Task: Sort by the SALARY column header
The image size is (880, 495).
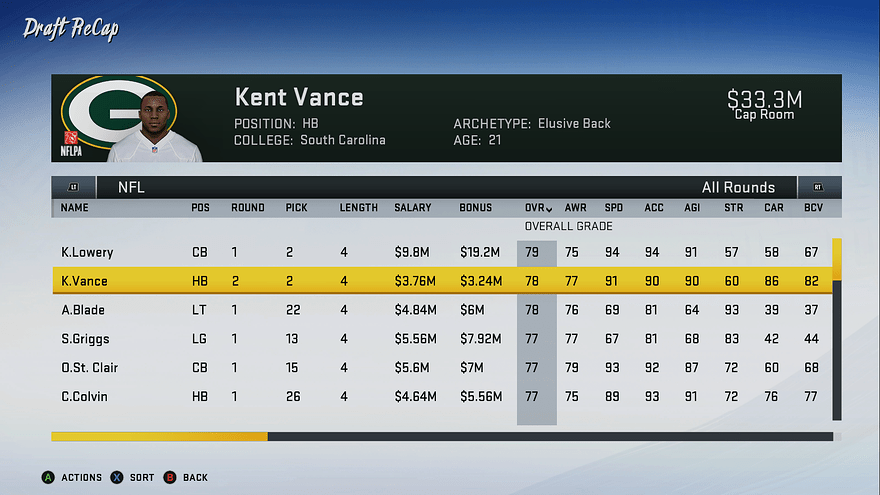Action: pyautogui.click(x=413, y=208)
